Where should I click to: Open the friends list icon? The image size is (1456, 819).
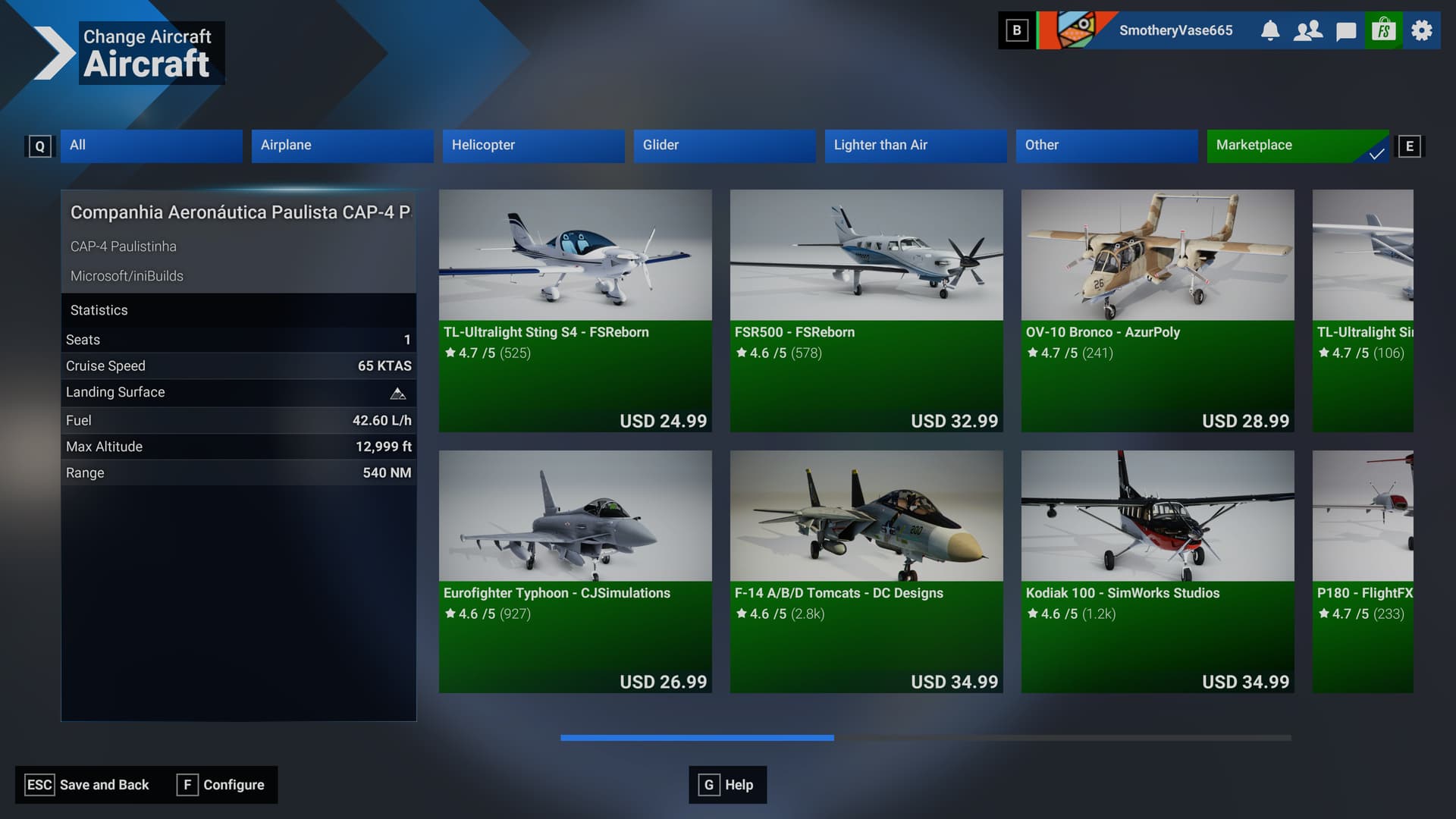(1307, 30)
